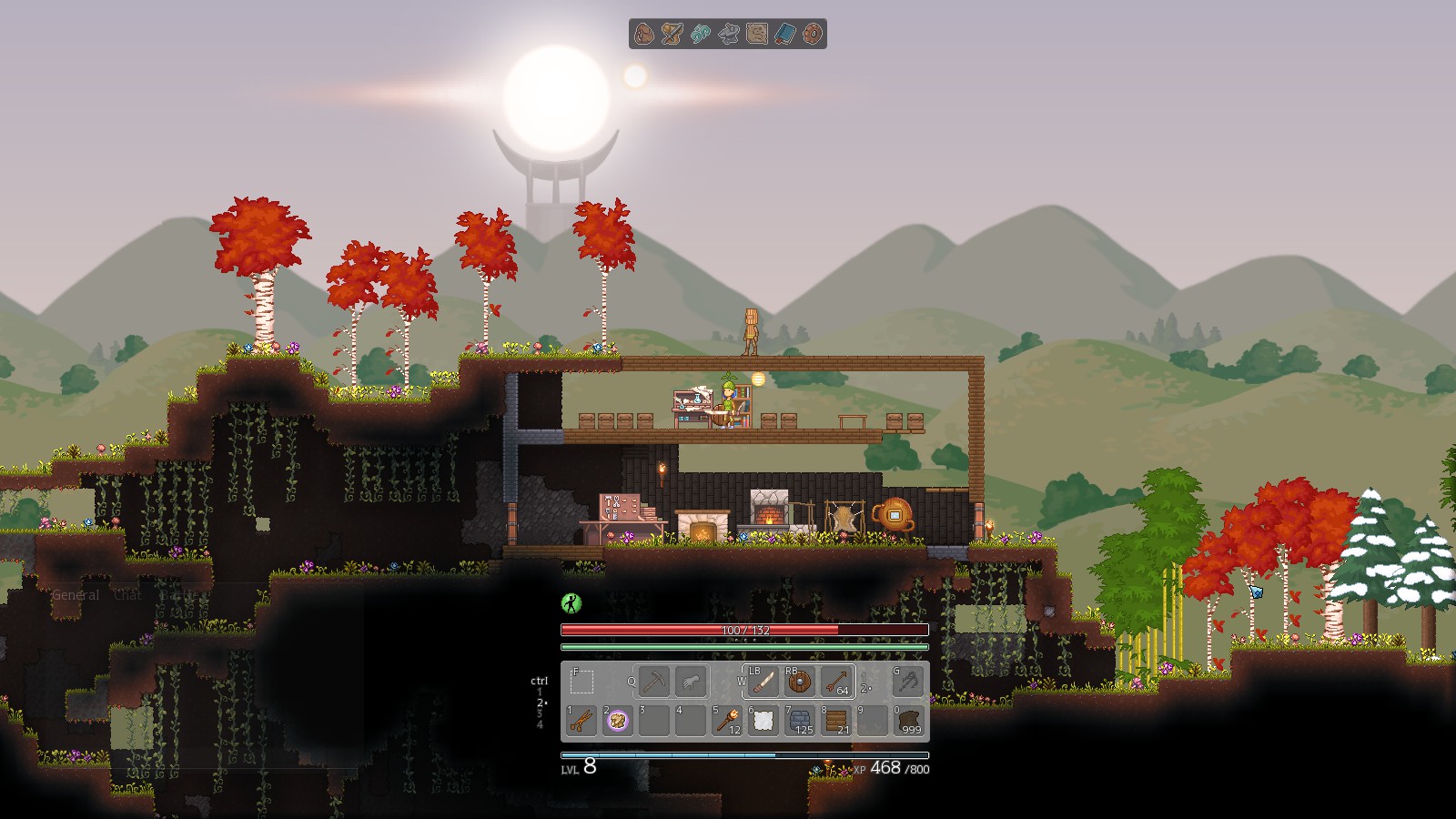This screenshot has width=1456, height=819.
Task: Choose the torch stack in hotbar
Action: (x=727, y=721)
